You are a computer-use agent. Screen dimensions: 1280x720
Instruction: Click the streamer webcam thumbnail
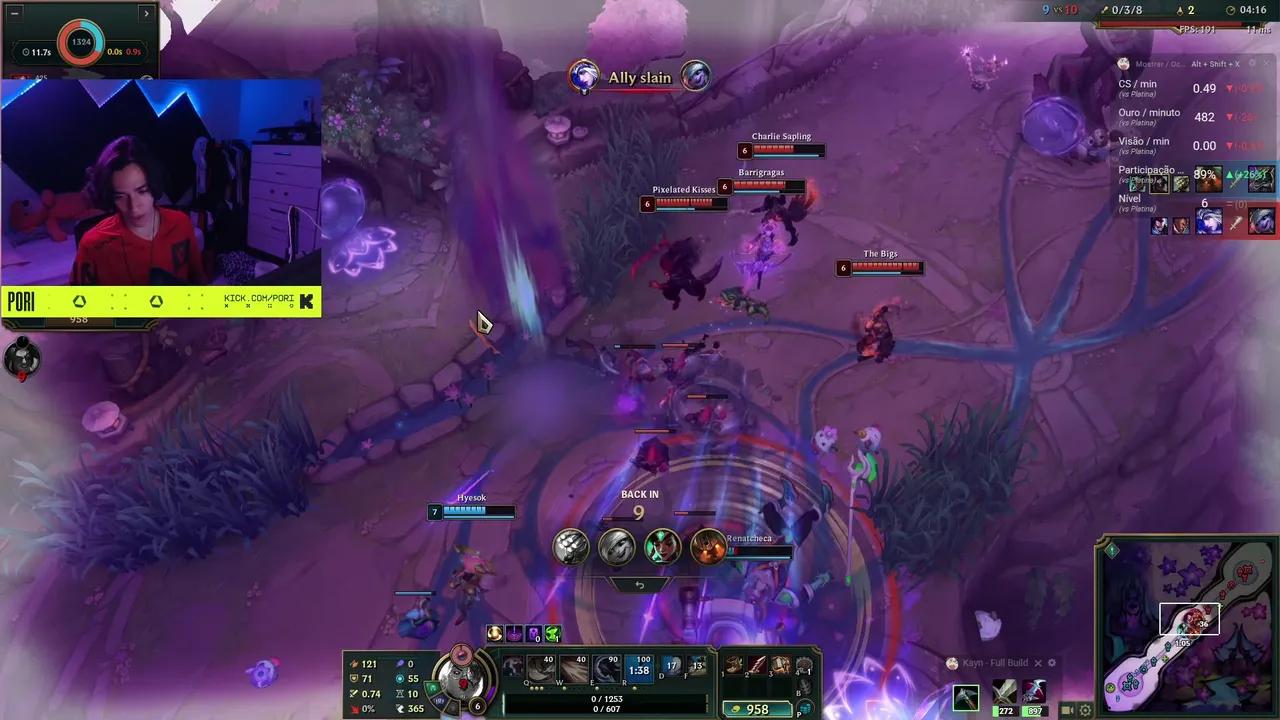click(x=160, y=180)
